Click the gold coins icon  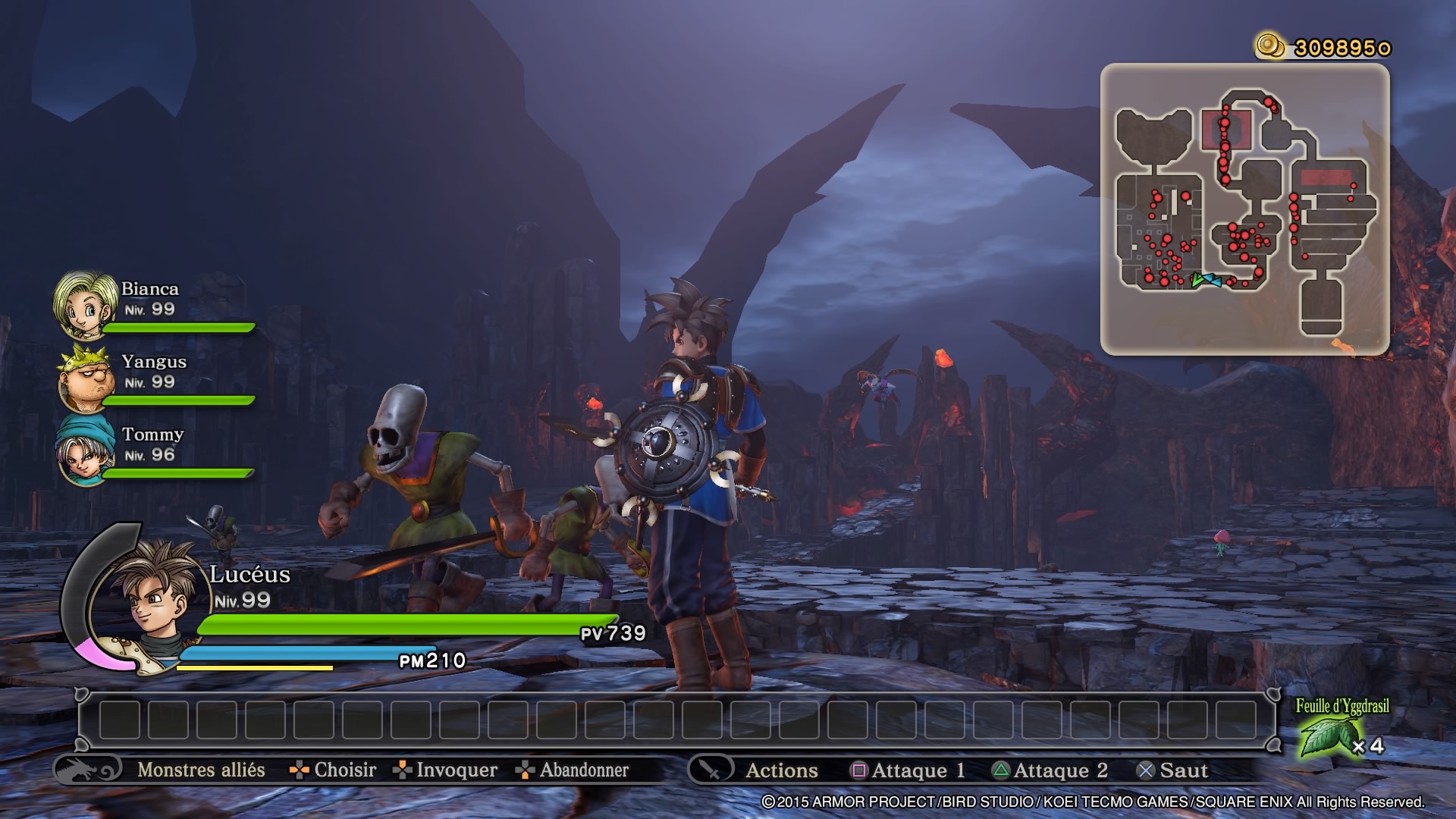[x=1270, y=45]
